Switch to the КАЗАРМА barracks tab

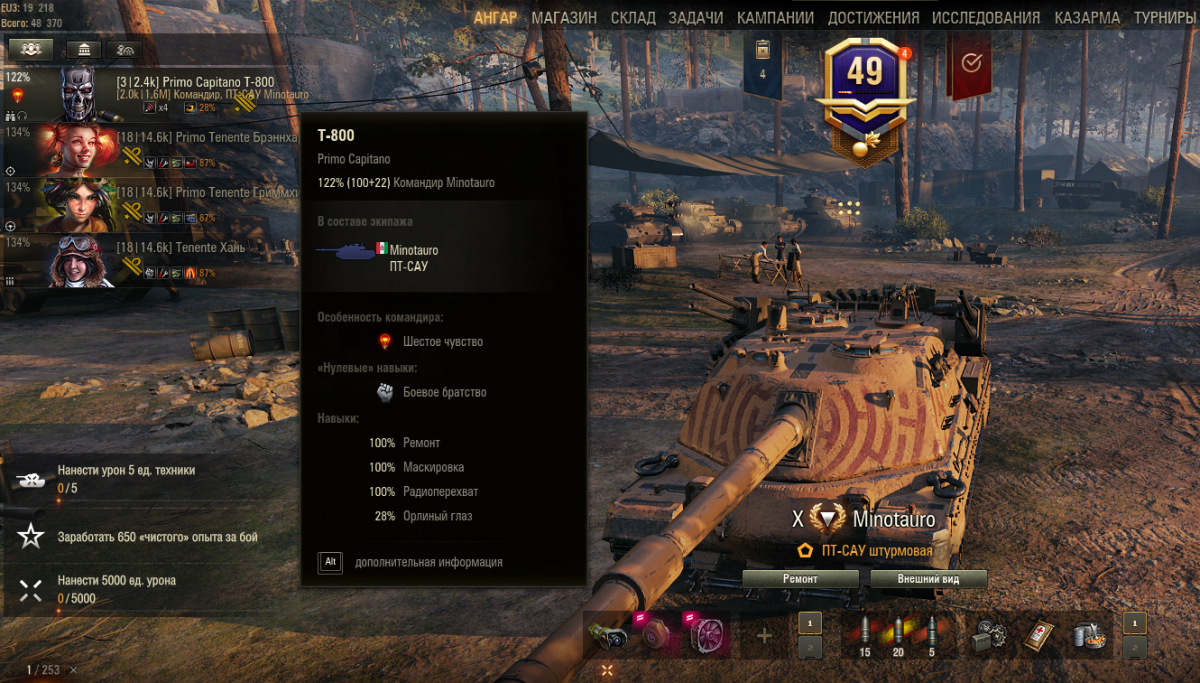(x=1087, y=18)
